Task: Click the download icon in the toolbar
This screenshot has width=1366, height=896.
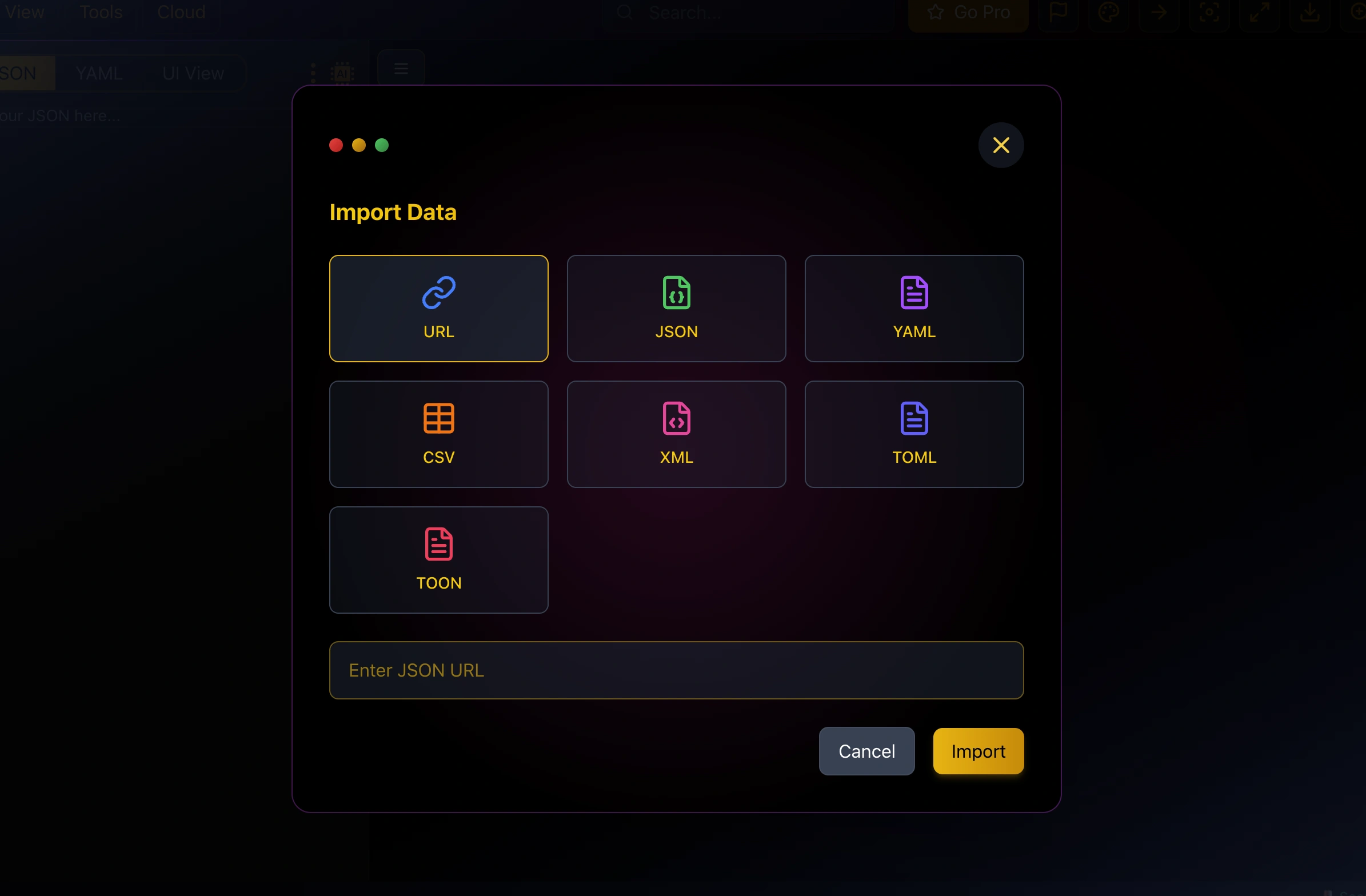Action: (1310, 13)
